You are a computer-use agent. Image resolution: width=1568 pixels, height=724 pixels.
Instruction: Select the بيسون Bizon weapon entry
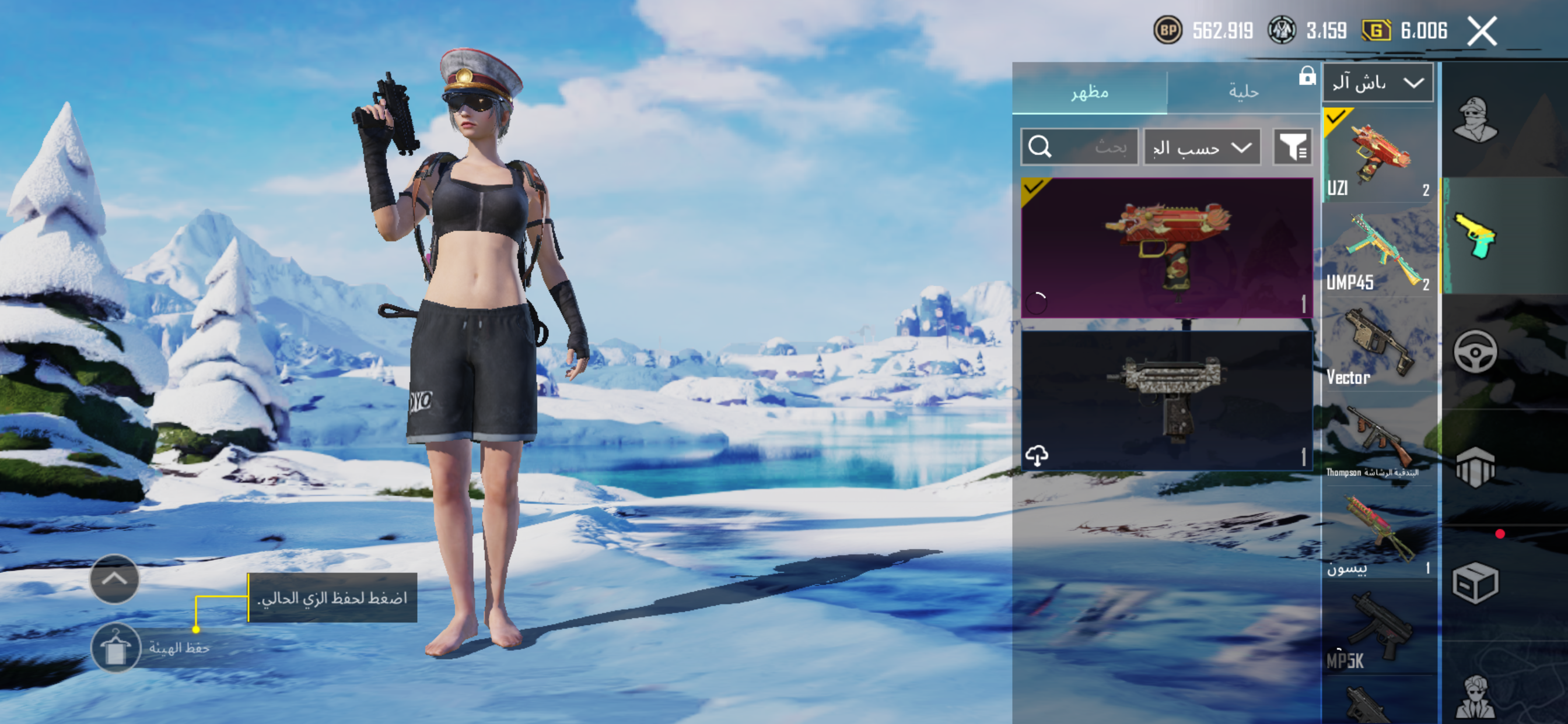tap(1378, 535)
